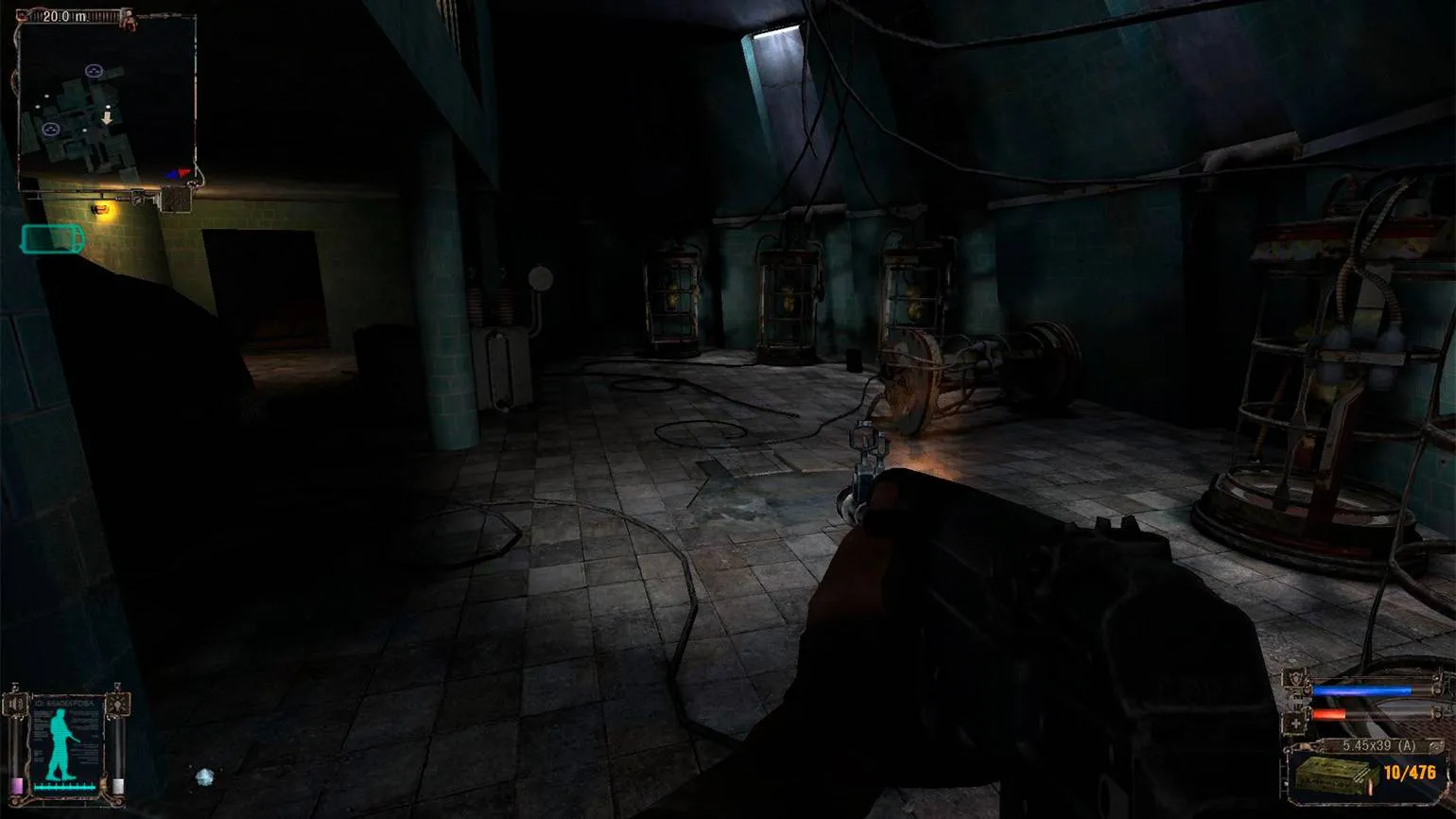
Task: Click the contacts counter box below minimap
Action: tap(176, 200)
